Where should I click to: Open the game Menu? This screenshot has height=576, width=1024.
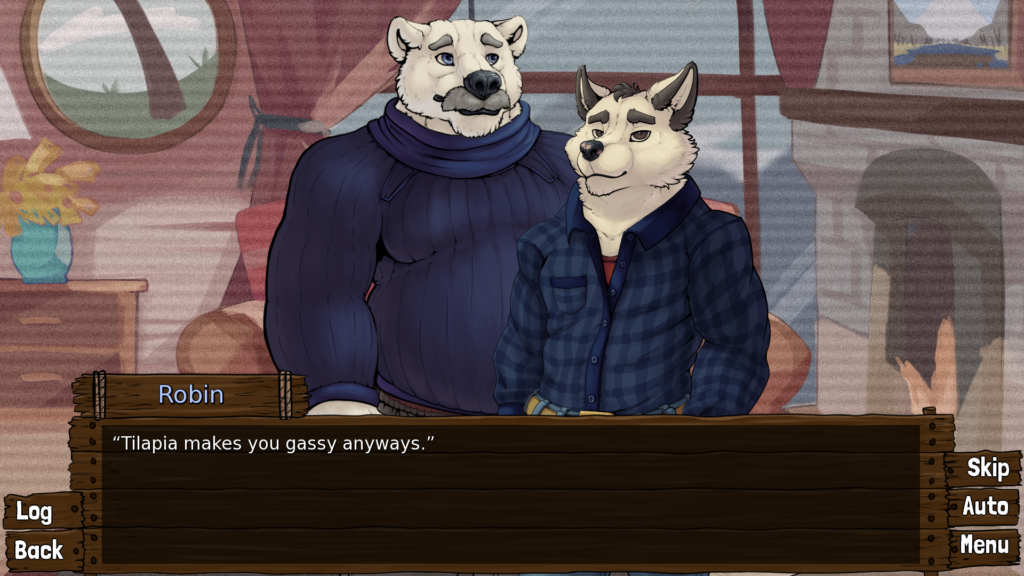pos(984,545)
